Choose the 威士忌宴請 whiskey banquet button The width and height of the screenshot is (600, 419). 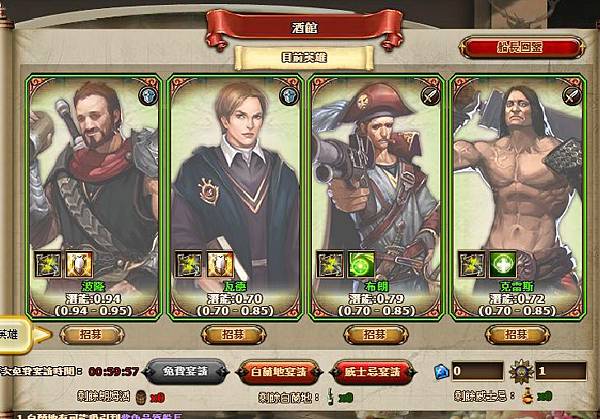(372, 372)
